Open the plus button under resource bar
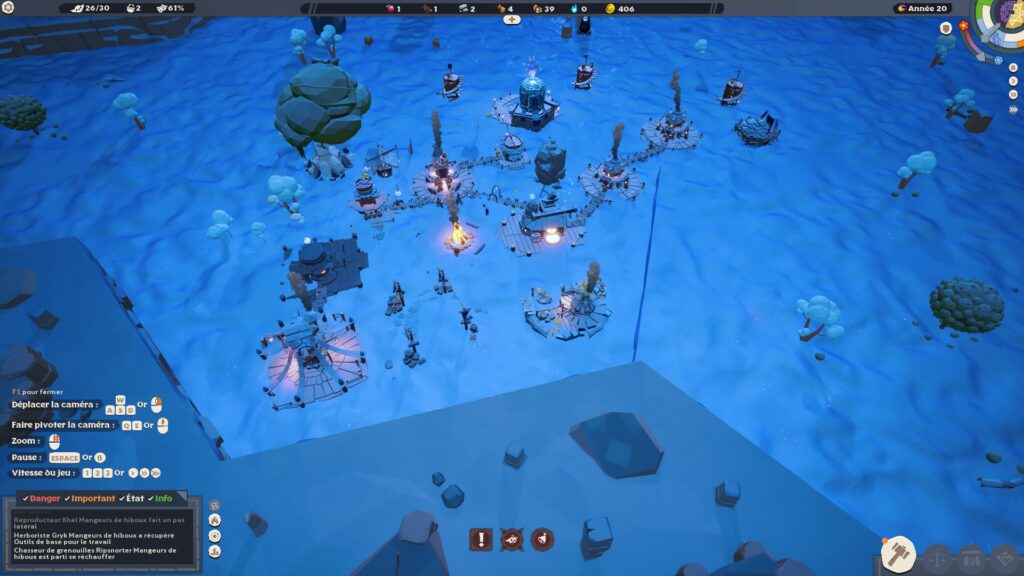Image resolution: width=1024 pixels, height=576 pixels. pos(511,20)
